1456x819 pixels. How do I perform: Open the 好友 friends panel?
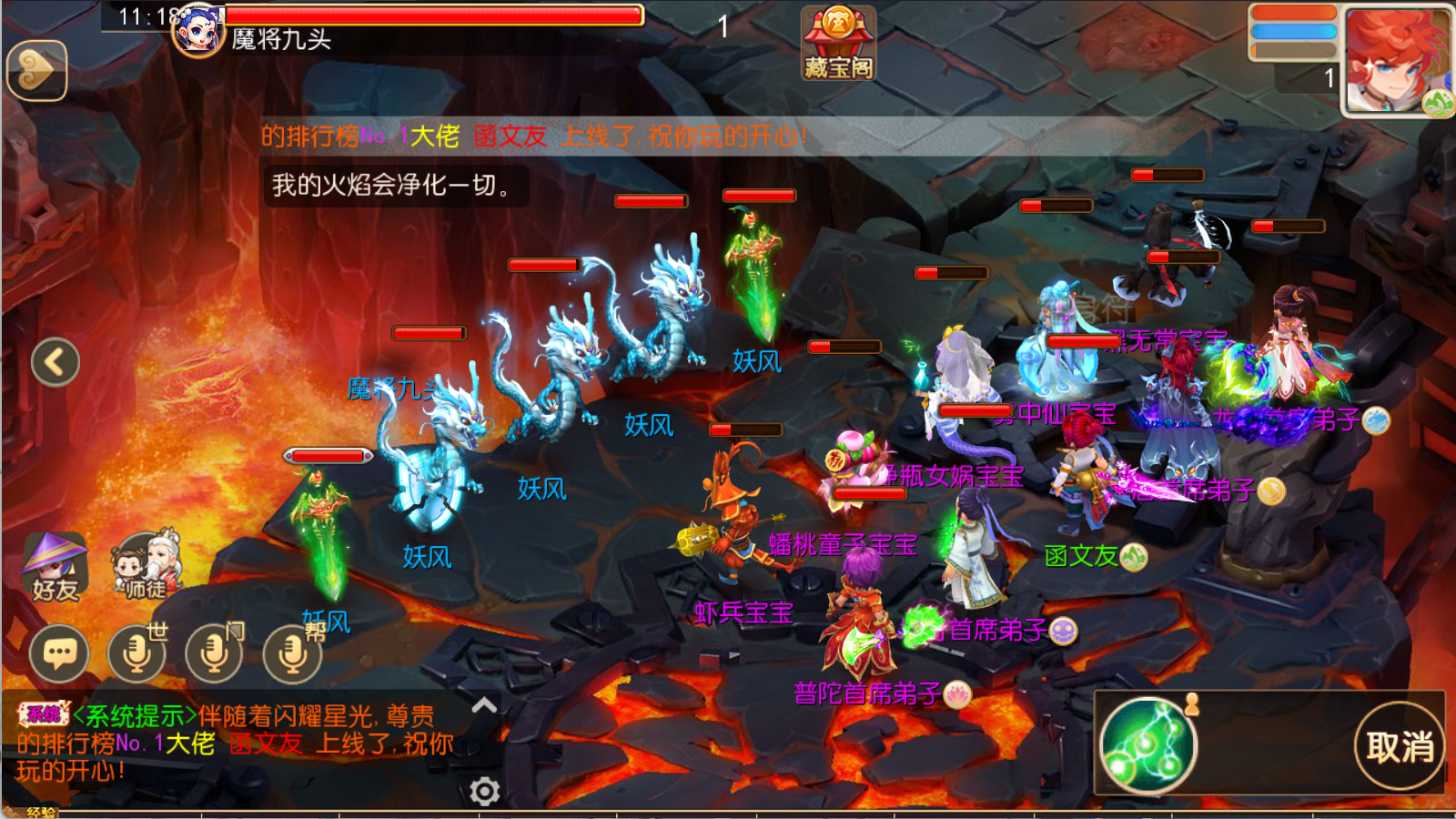(55, 564)
